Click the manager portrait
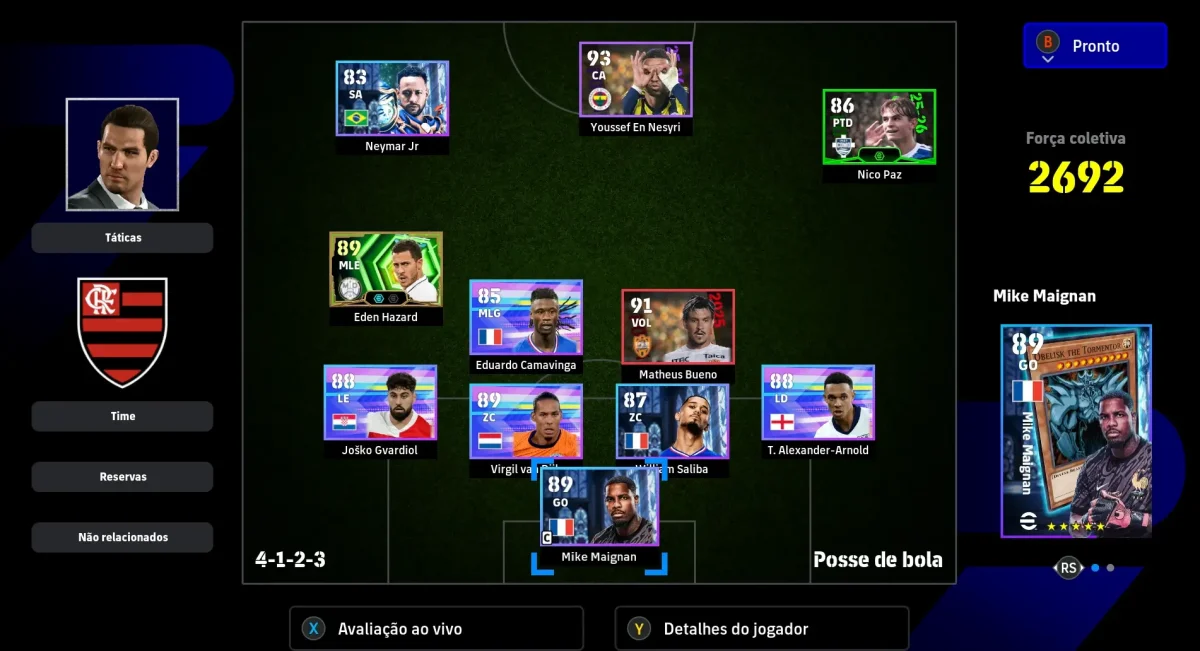The image size is (1200, 651). [122, 154]
